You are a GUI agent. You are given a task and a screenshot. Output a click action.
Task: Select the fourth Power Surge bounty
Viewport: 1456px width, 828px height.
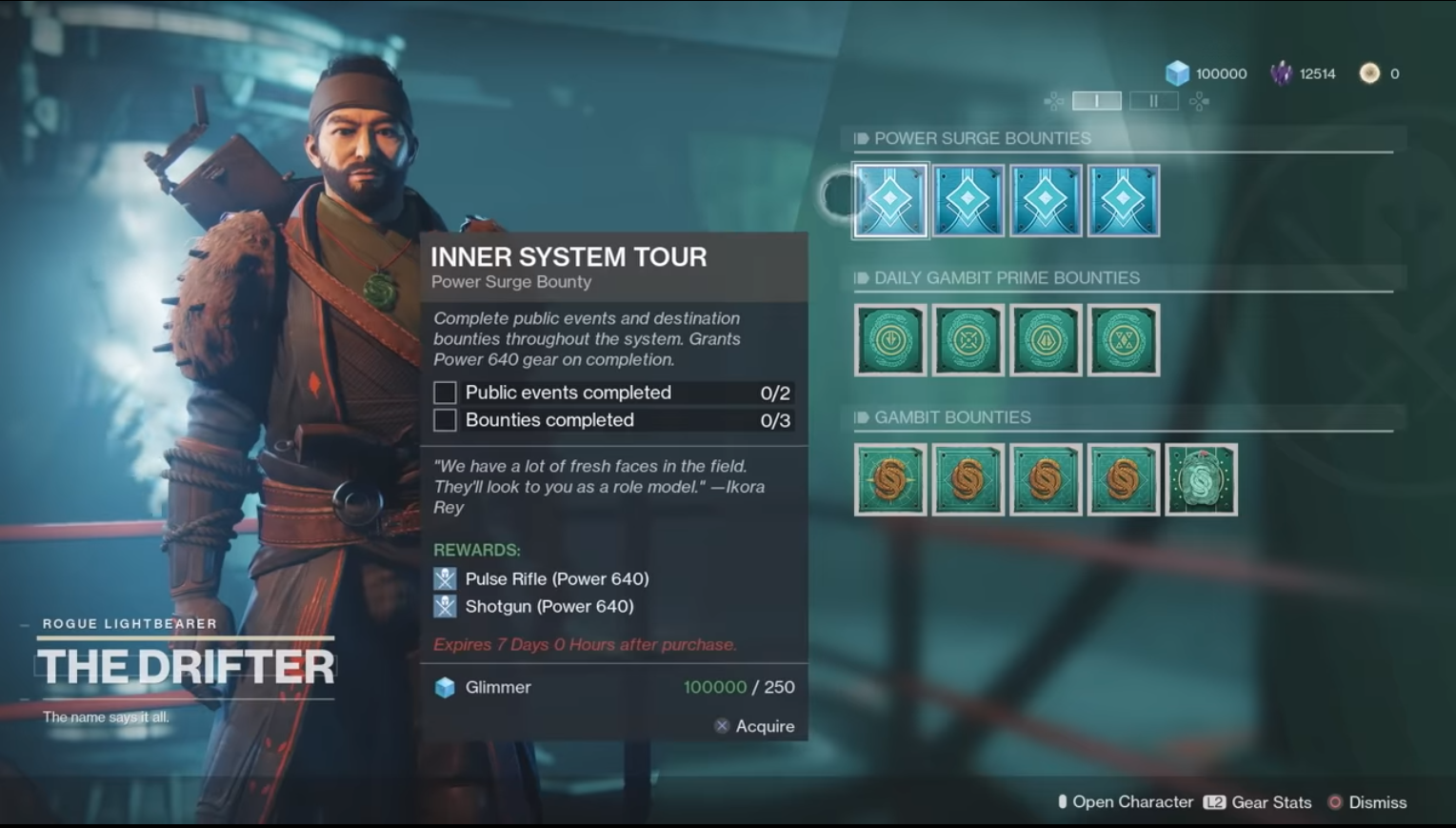click(1123, 200)
